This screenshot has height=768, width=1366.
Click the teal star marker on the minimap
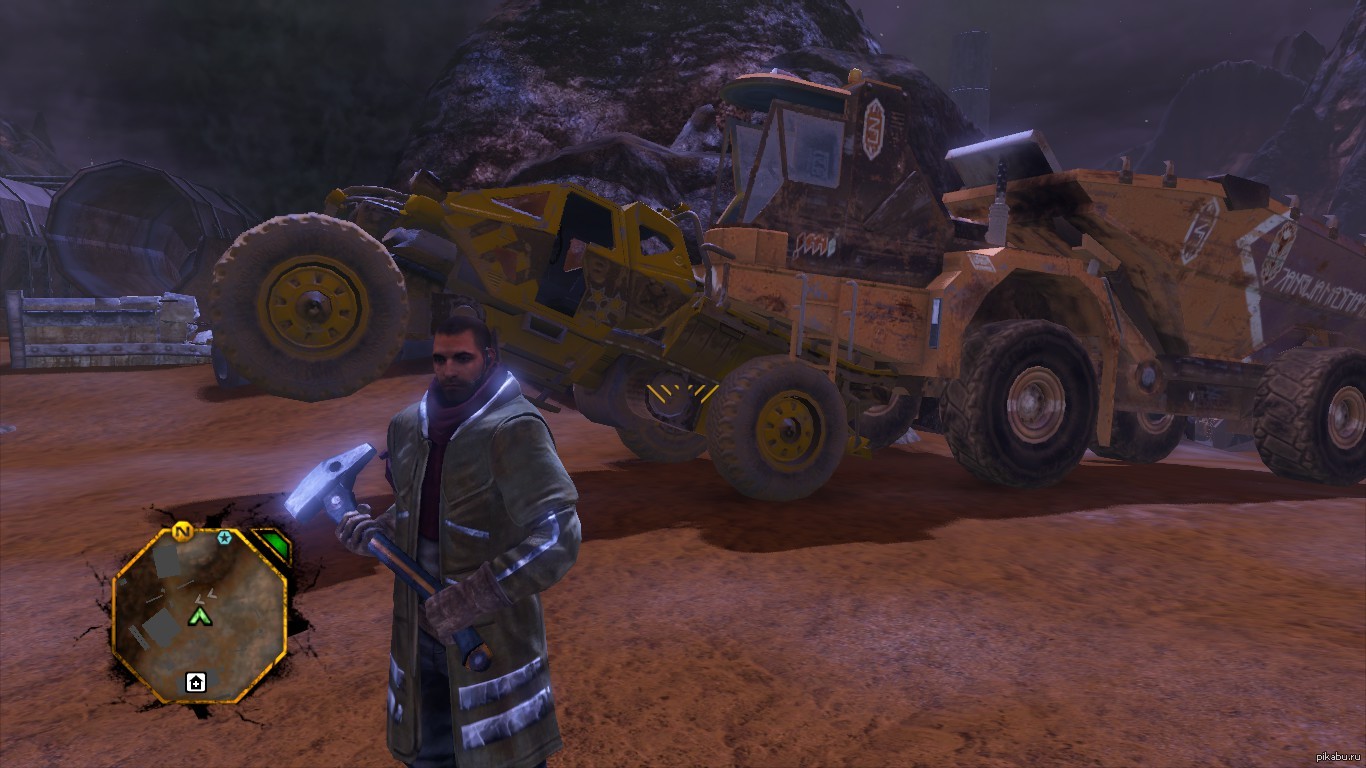[224, 538]
